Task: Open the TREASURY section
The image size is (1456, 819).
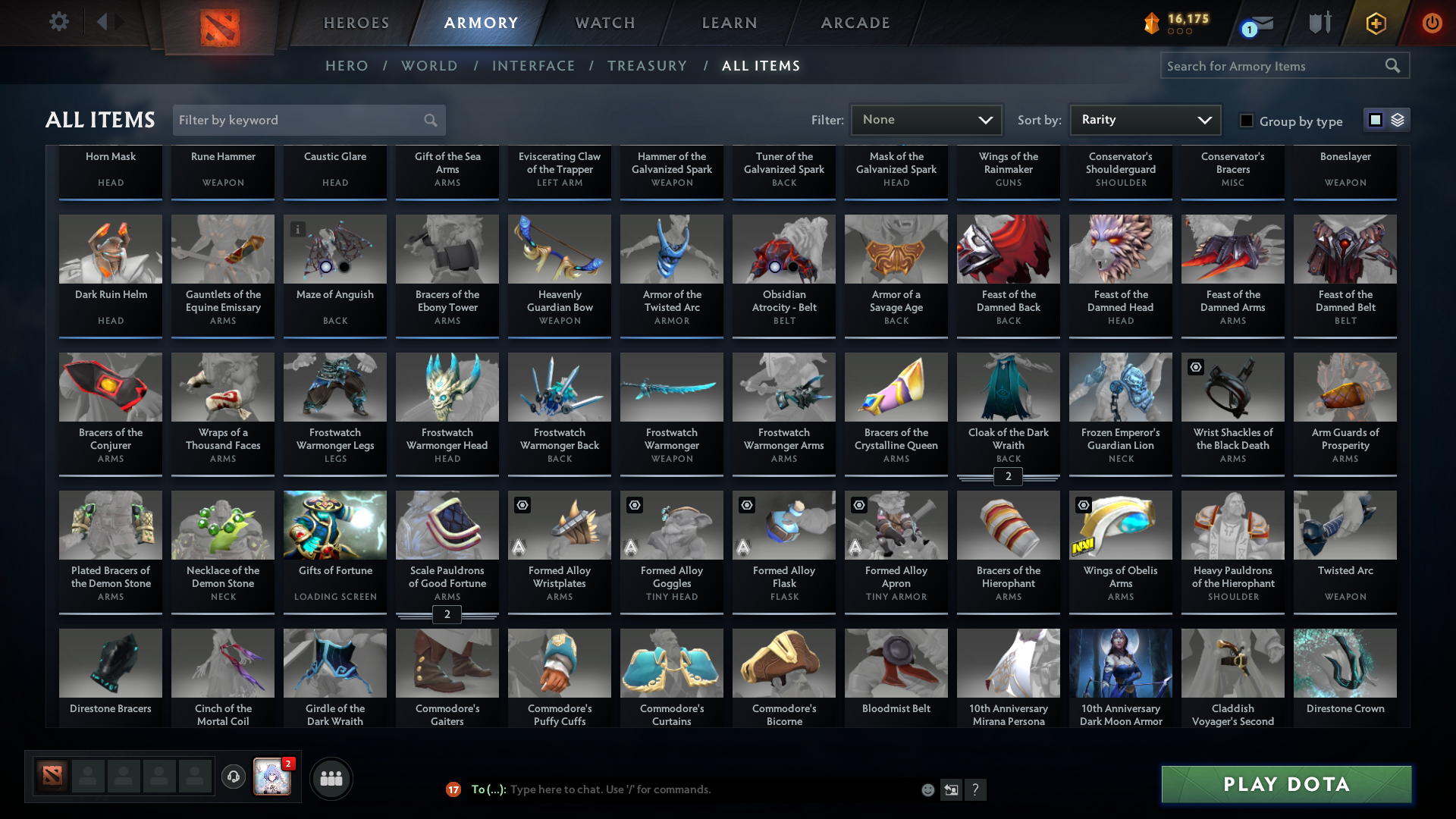Action: pyautogui.click(x=647, y=66)
